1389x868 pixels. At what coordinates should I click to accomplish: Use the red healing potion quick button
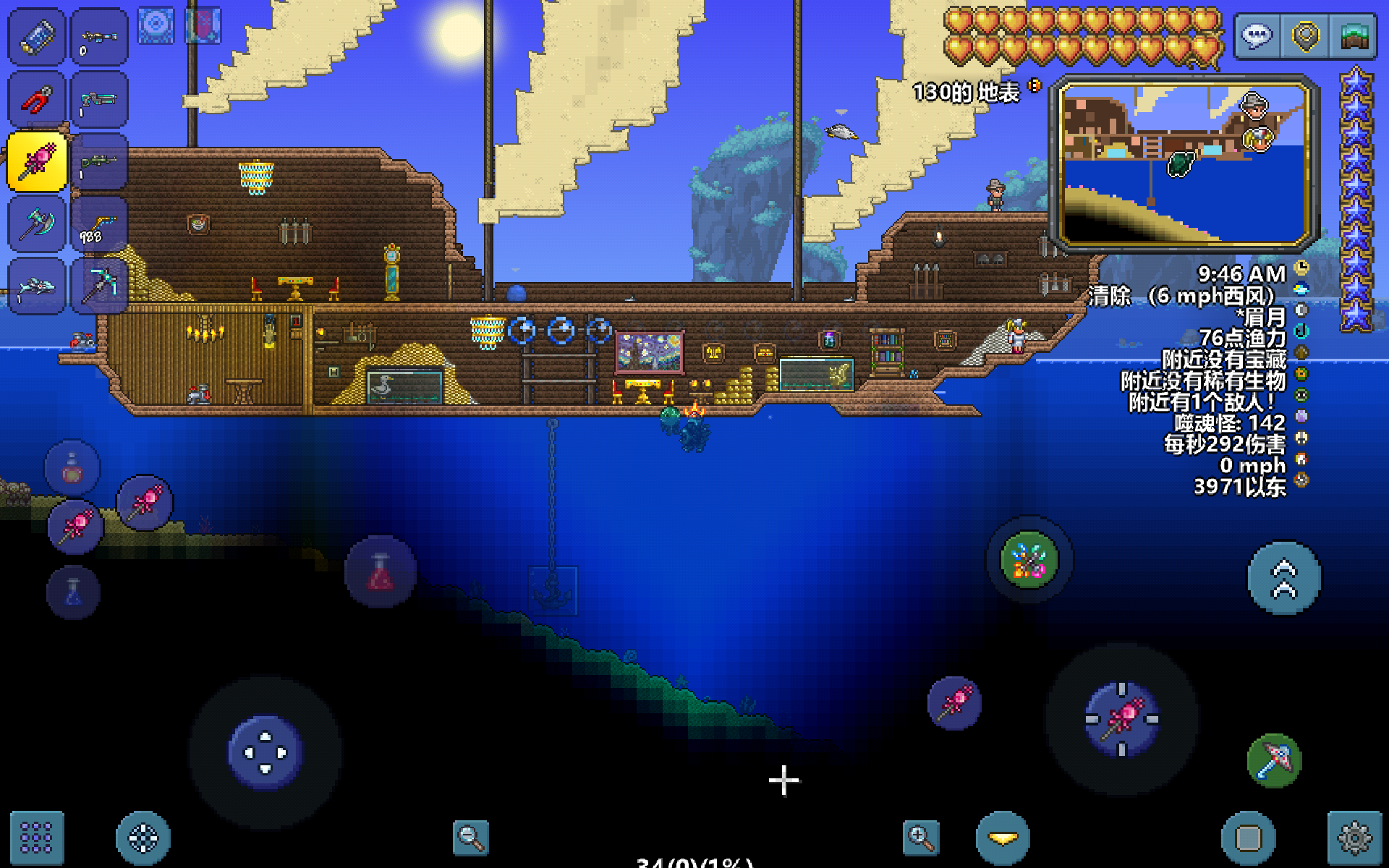point(381,571)
